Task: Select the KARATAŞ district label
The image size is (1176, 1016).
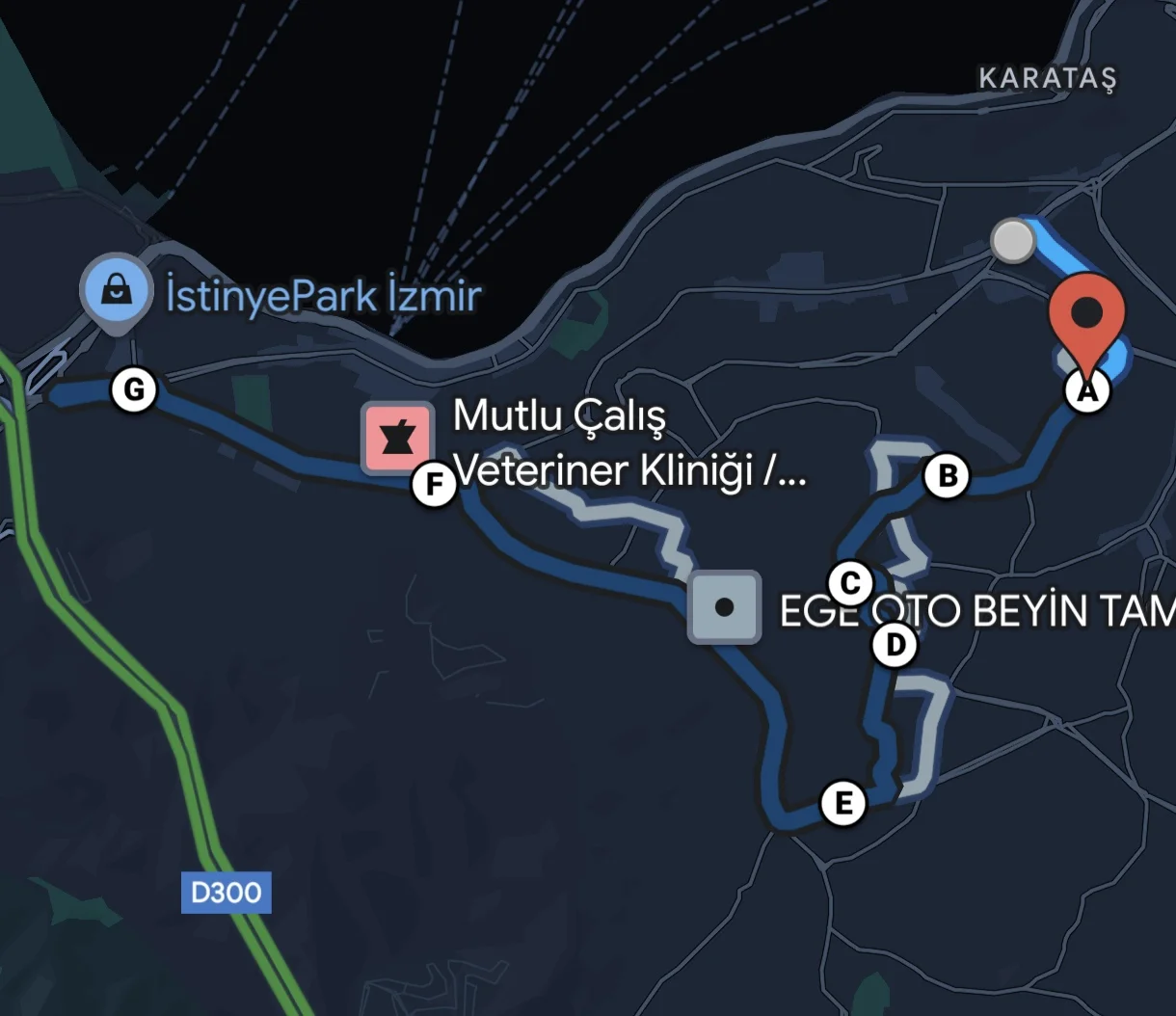Action: pyautogui.click(x=1047, y=78)
